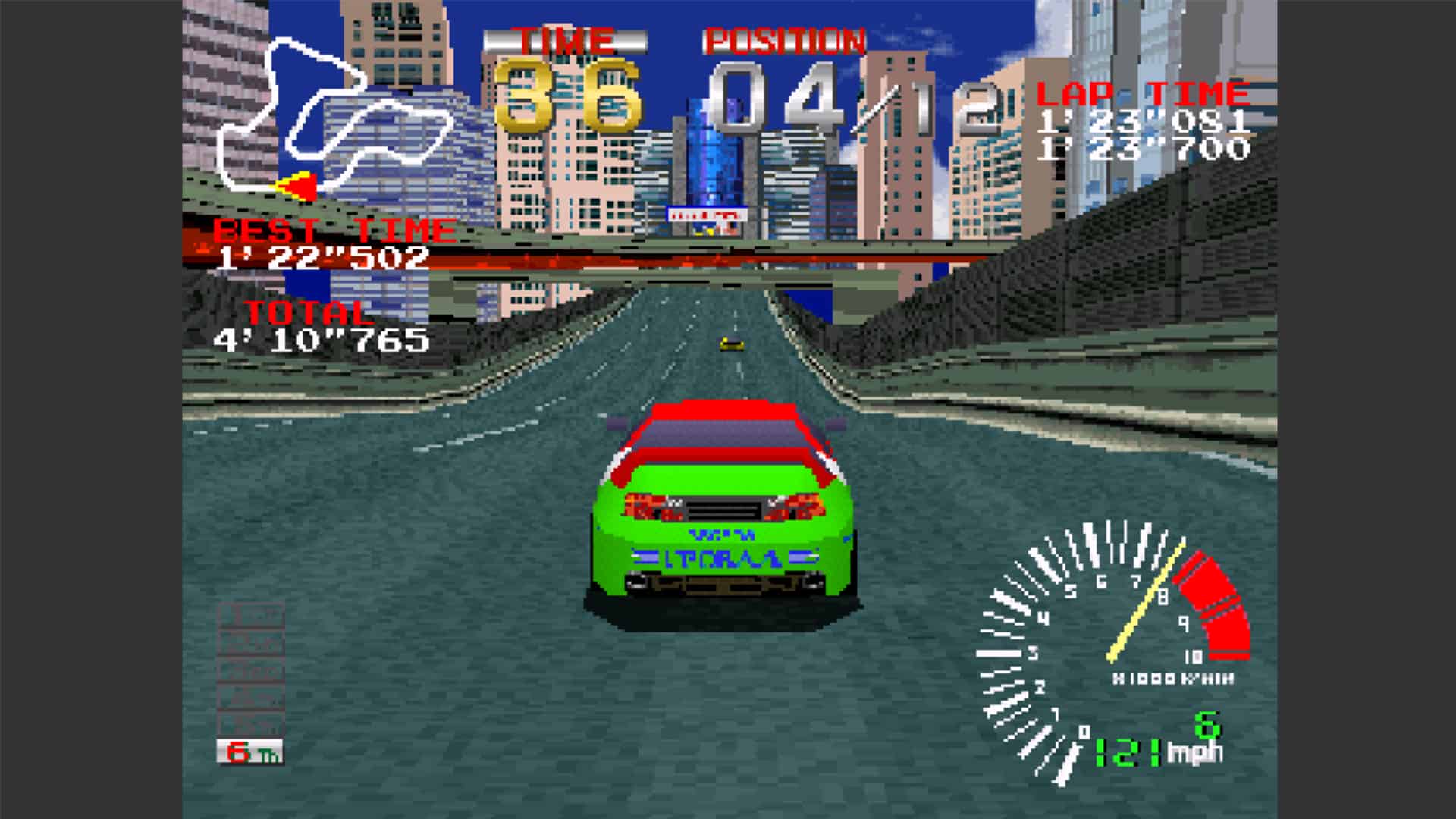The image size is (1456, 819).
Task: Select the yellow car ahead on the highway
Action: click(x=732, y=344)
